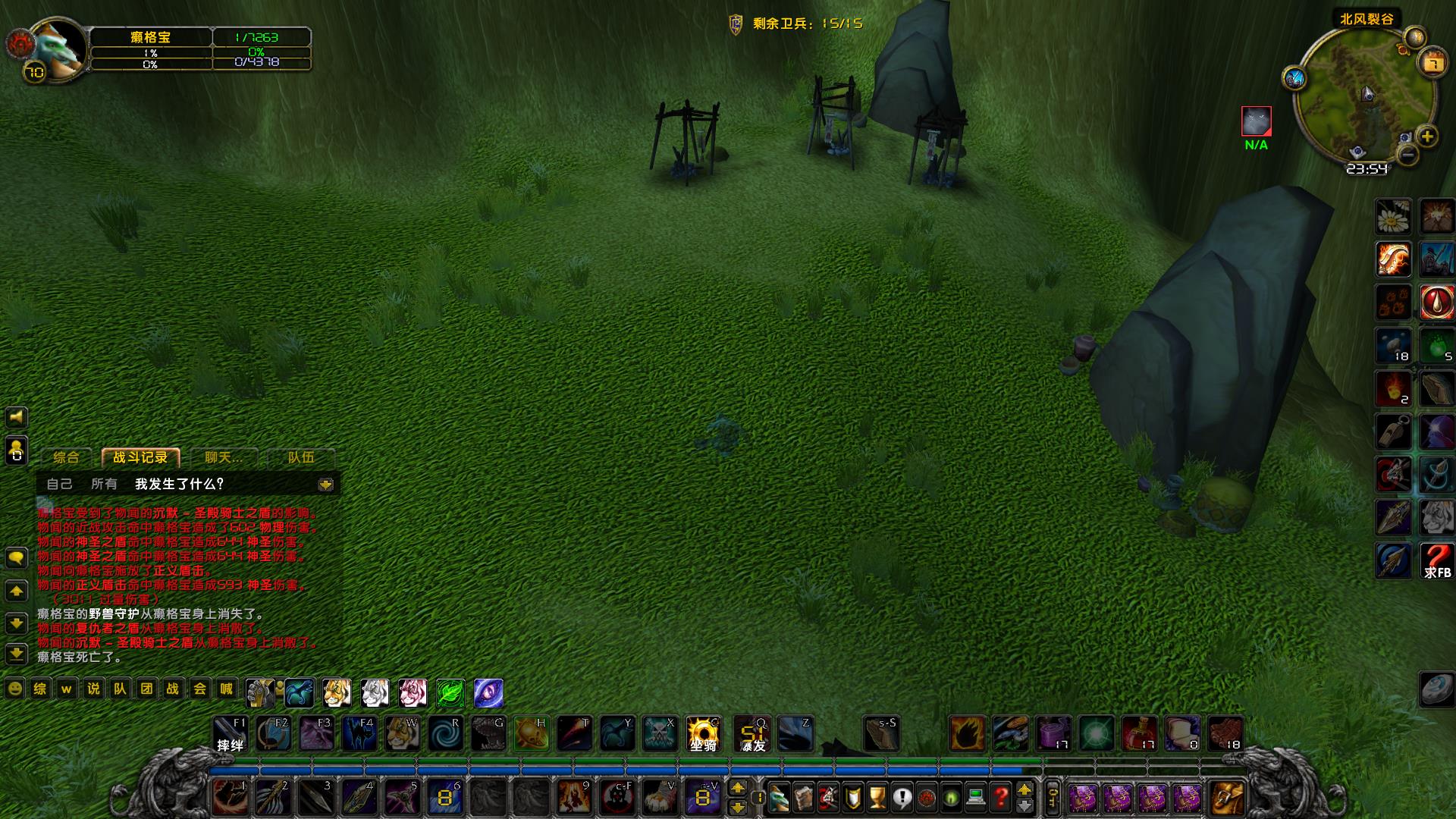Switch to the 综合 chat tab
The image size is (1456, 819).
pos(66,457)
